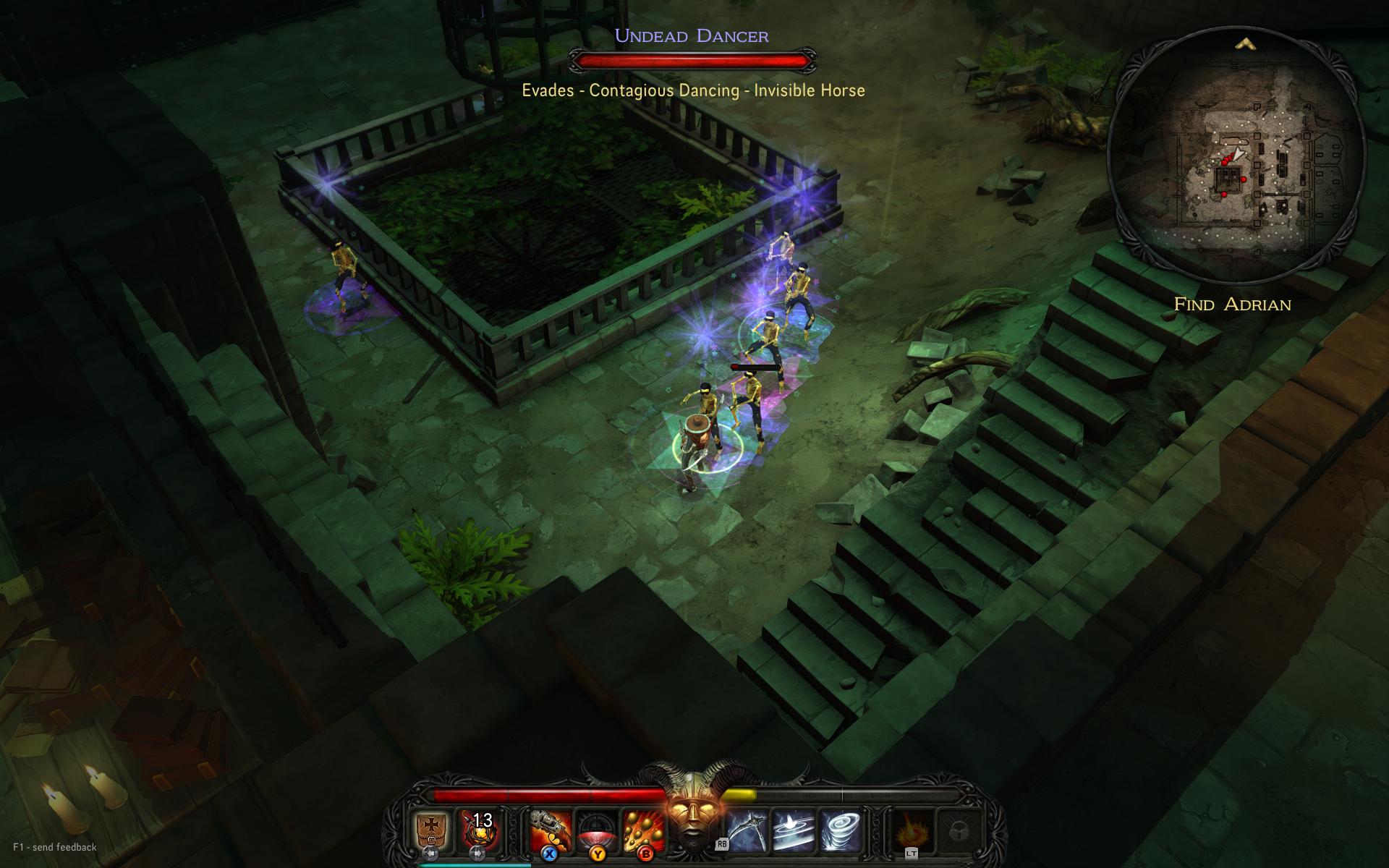Click the locked skill slot

click(x=958, y=829)
